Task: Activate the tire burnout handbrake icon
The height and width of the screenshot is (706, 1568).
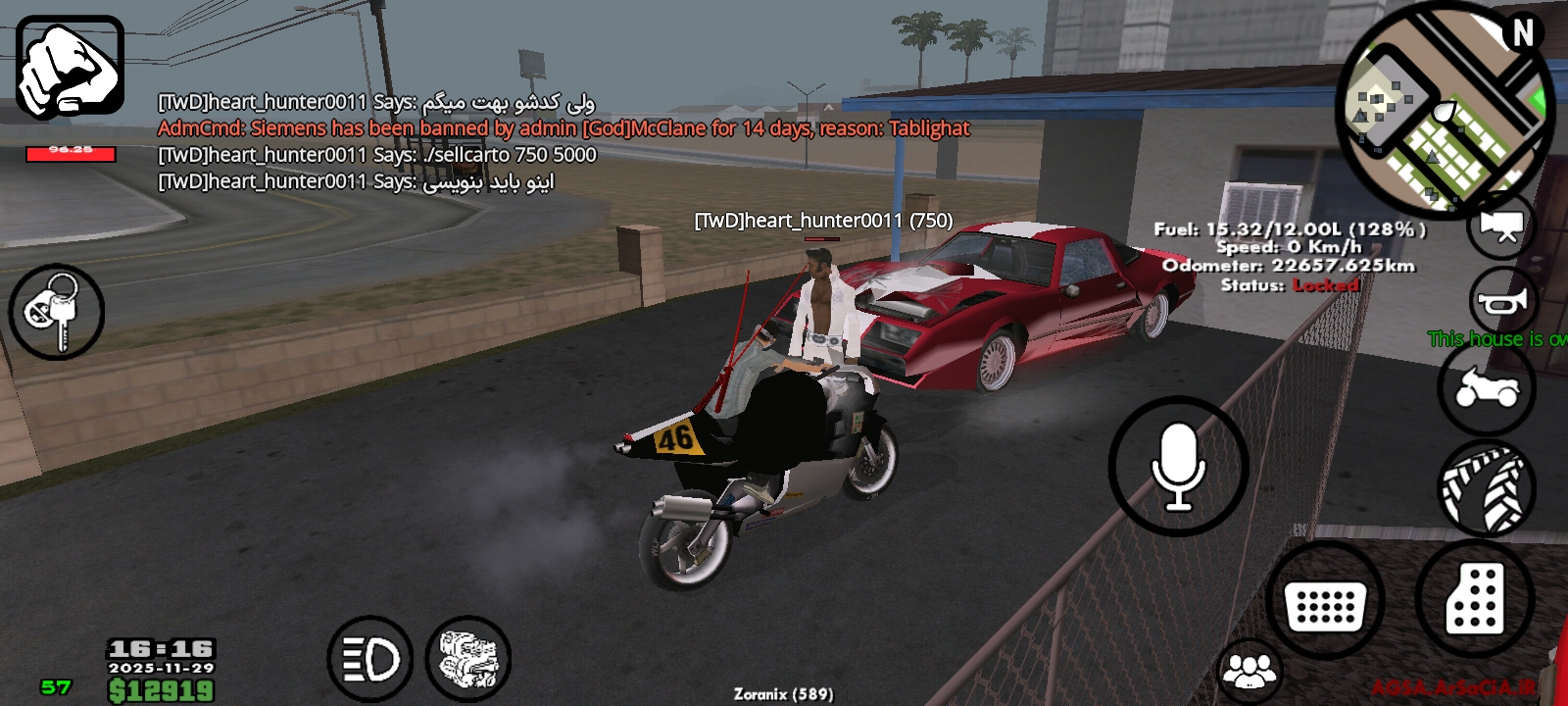Action: (1488, 487)
